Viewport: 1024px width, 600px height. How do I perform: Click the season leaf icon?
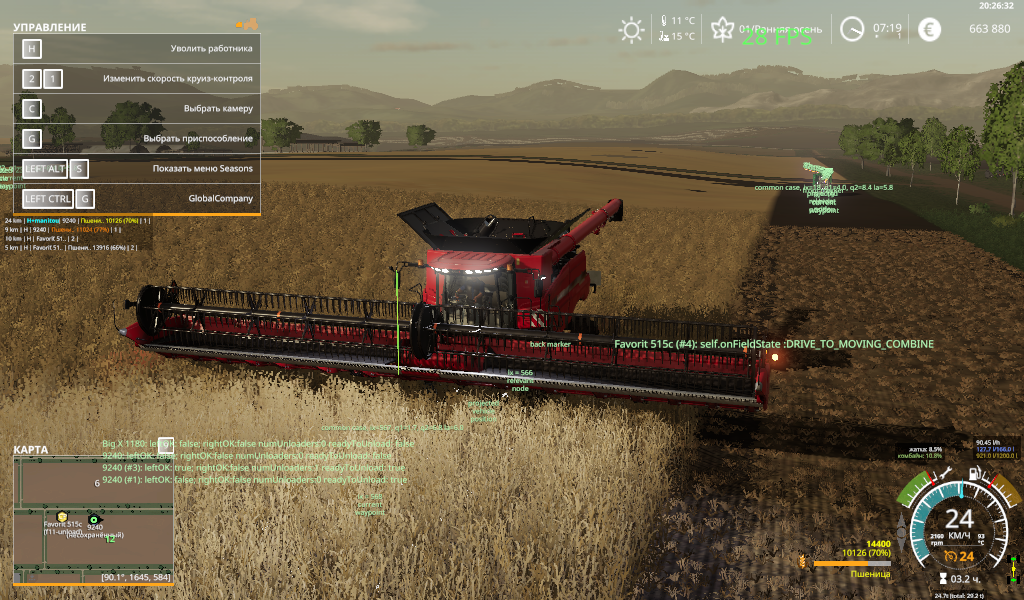(720, 29)
